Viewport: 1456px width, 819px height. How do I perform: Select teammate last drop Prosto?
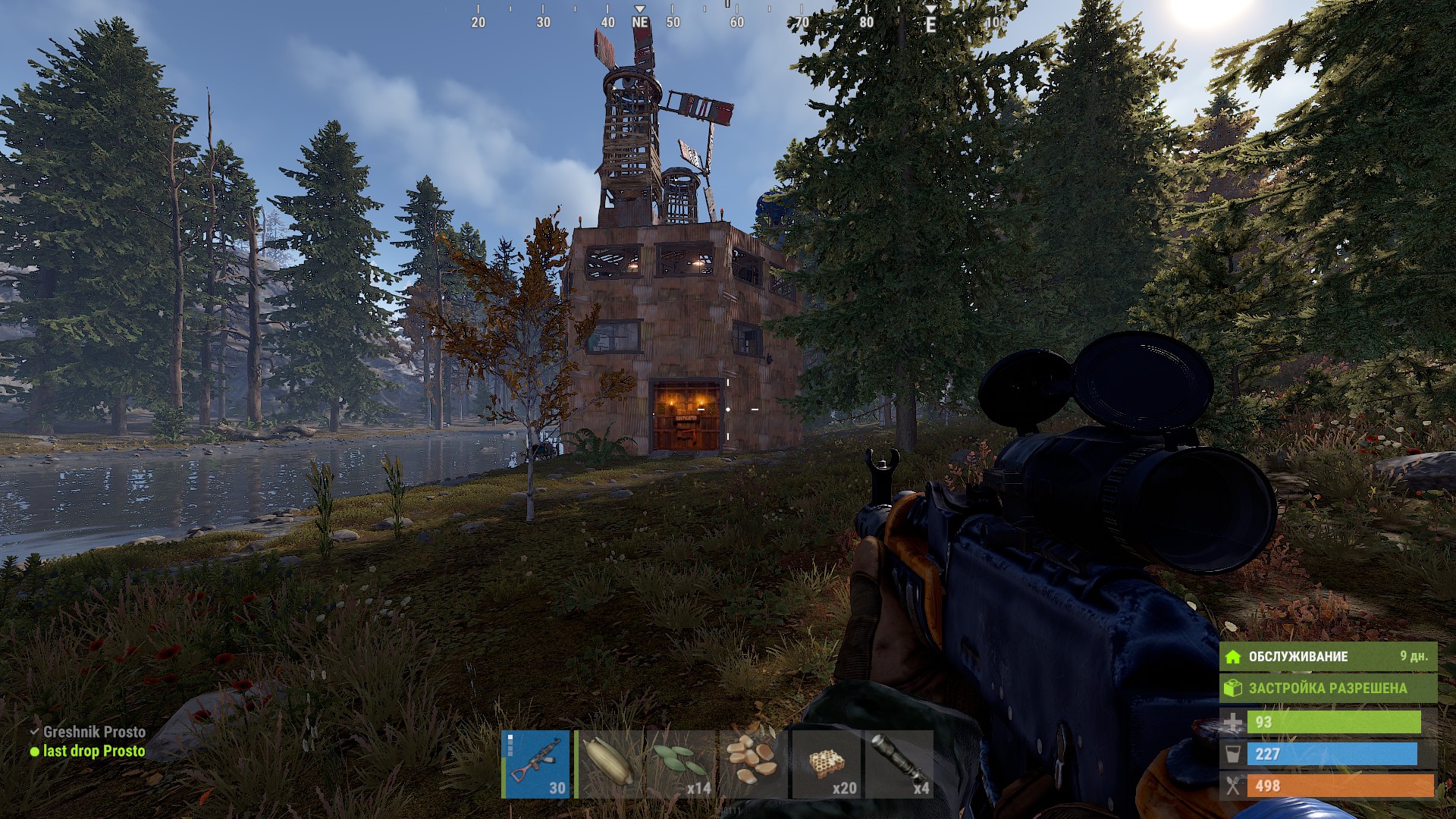[93, 752]
